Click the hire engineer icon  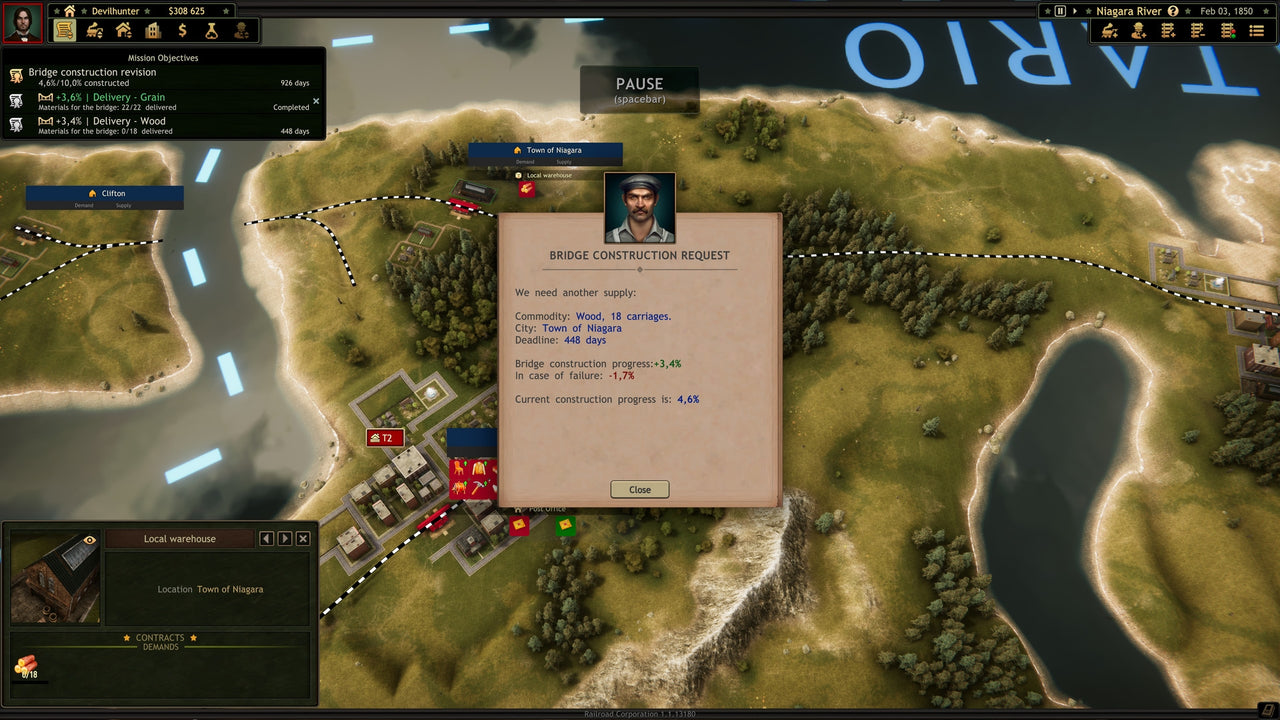tap(1138, 30)
